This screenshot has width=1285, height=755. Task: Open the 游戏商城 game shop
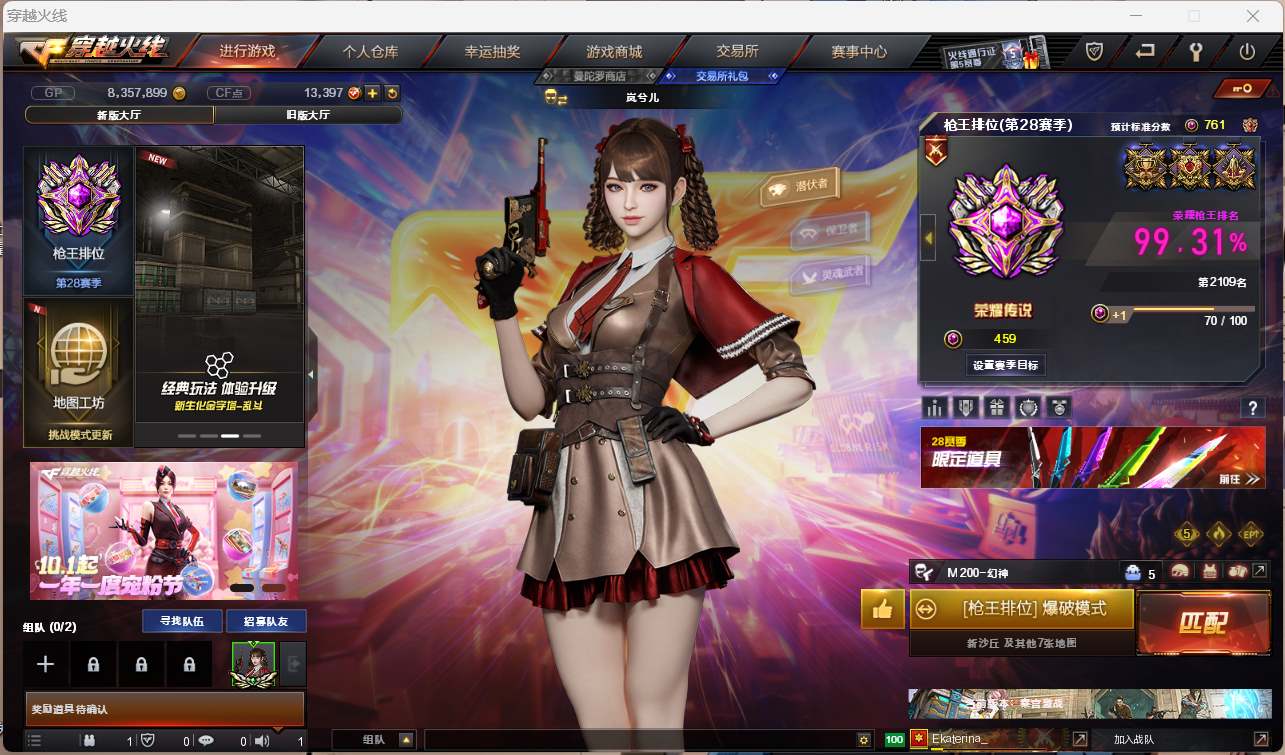pos(614,51)
